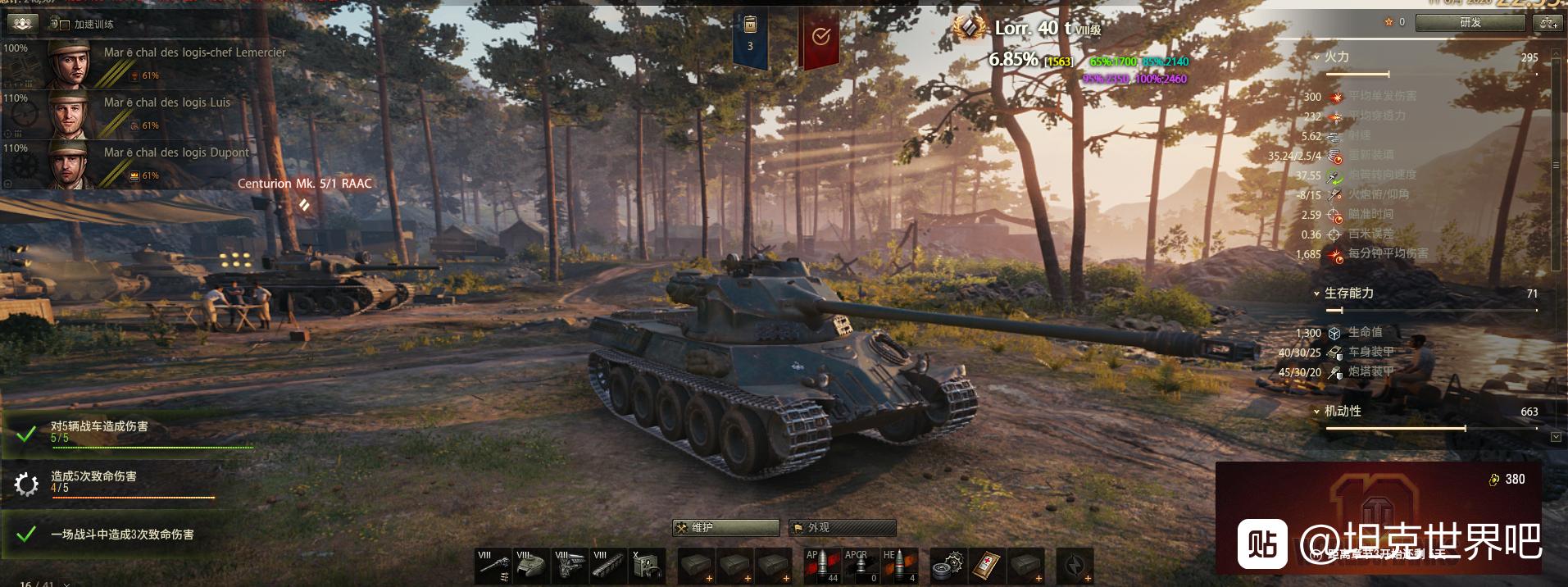The image size is (1568, 587).
Task: Open the tracks suspension module slot
Action: point(609,567)
